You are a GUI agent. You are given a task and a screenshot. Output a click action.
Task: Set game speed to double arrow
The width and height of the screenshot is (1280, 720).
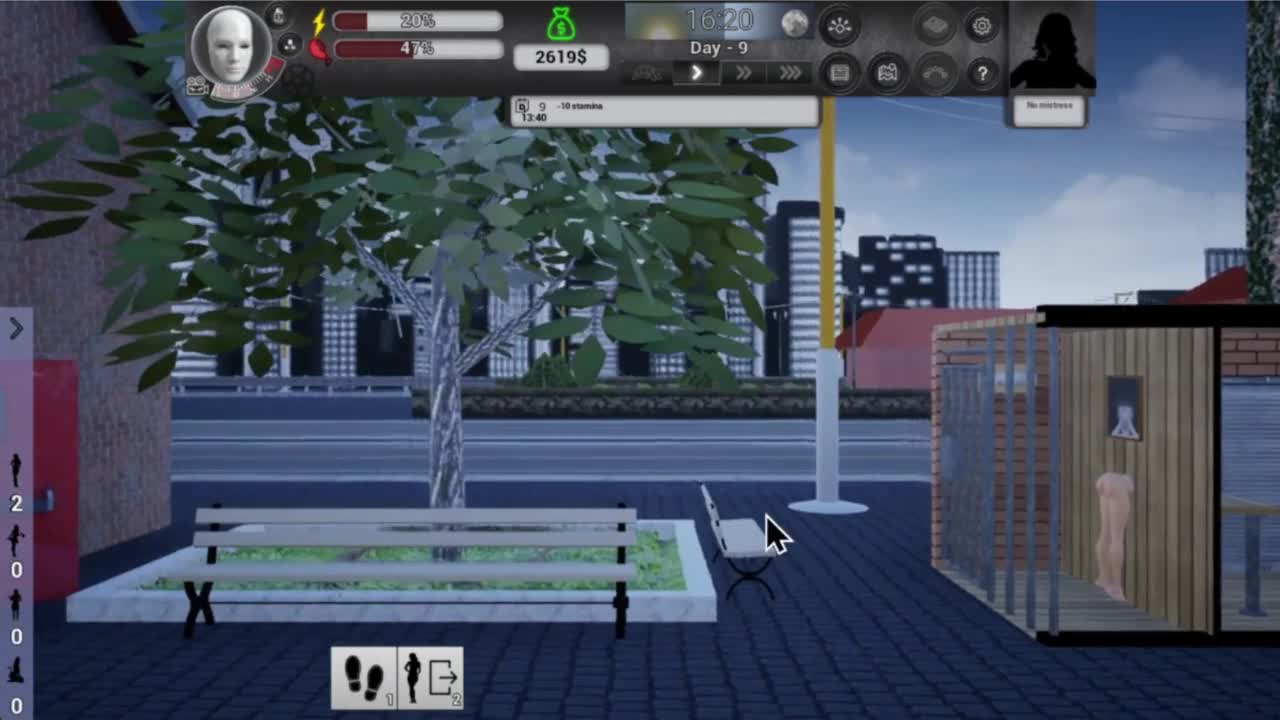point(743,72)
